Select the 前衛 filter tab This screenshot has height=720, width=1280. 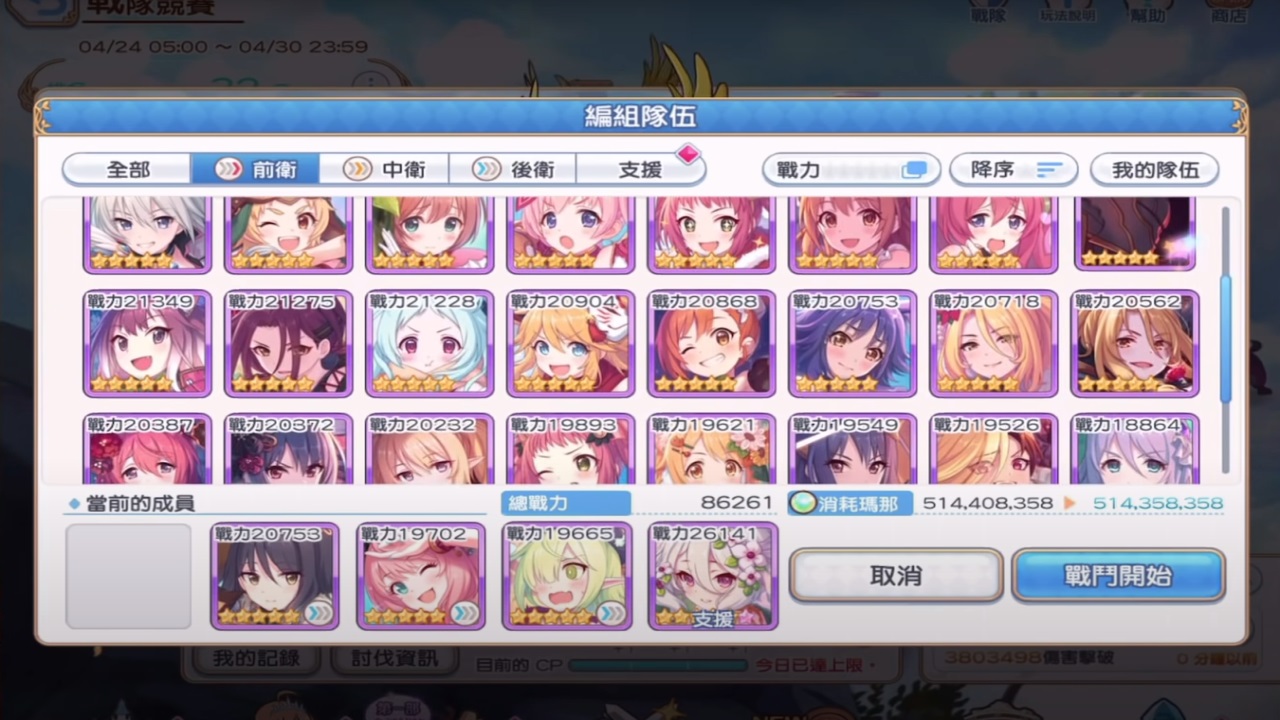(256, 170)
